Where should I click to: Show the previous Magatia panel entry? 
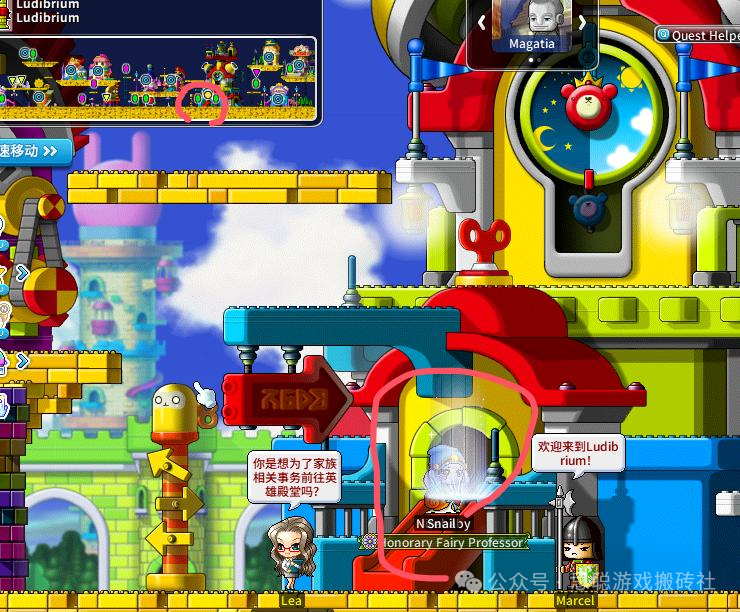[x=482, y=21]
